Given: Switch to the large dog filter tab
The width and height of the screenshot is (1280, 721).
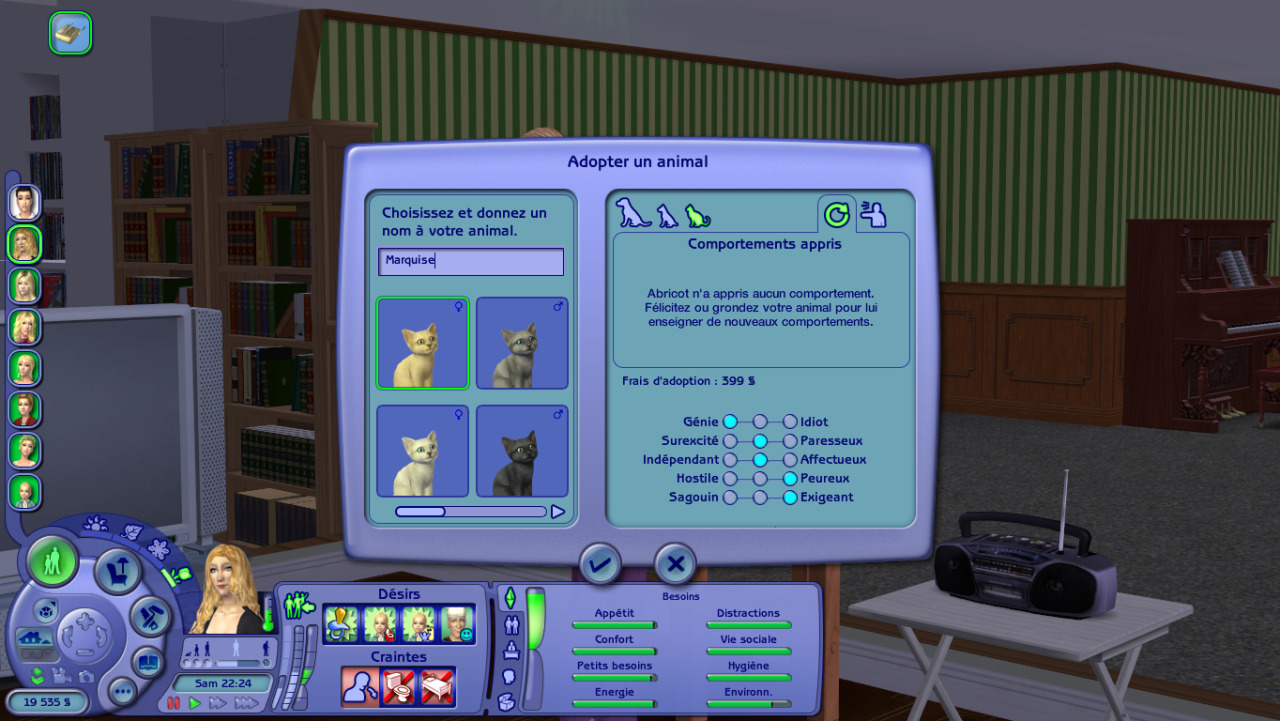Looking at the screenshot, I should pos(632,213).
